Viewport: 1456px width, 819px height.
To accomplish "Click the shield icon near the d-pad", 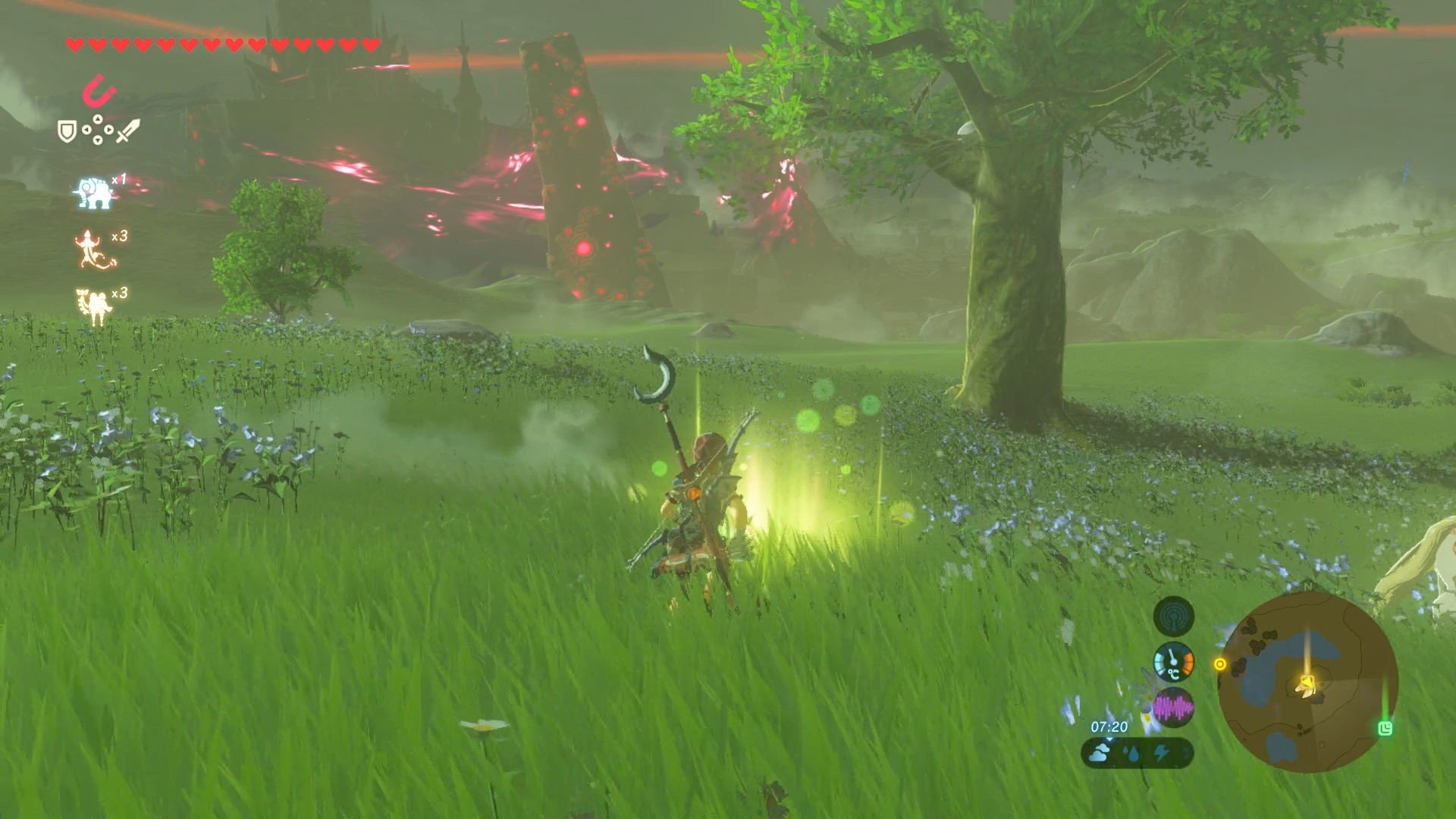I will click(67, 130).
